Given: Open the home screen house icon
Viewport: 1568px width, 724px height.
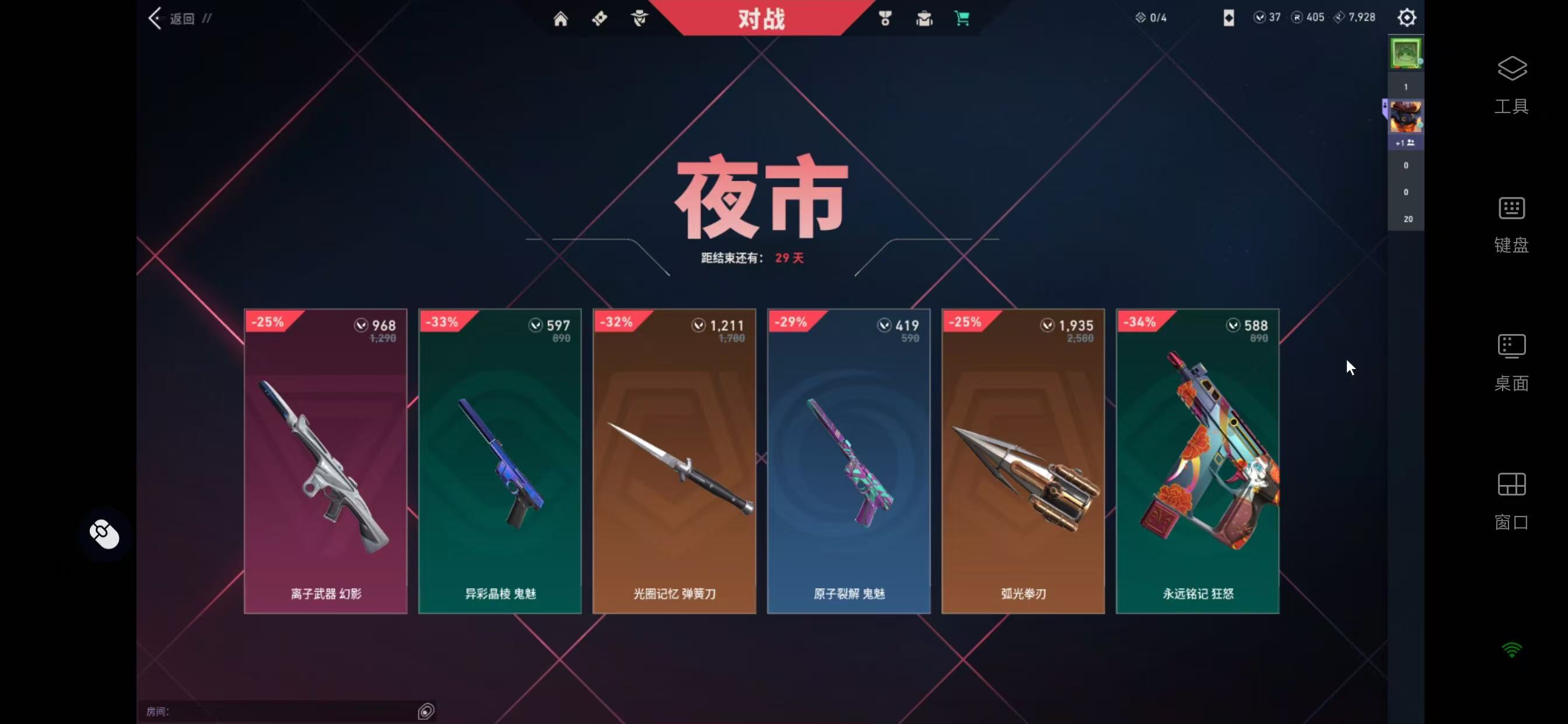Looking at the screenshot, I should [x=561, y=18].
